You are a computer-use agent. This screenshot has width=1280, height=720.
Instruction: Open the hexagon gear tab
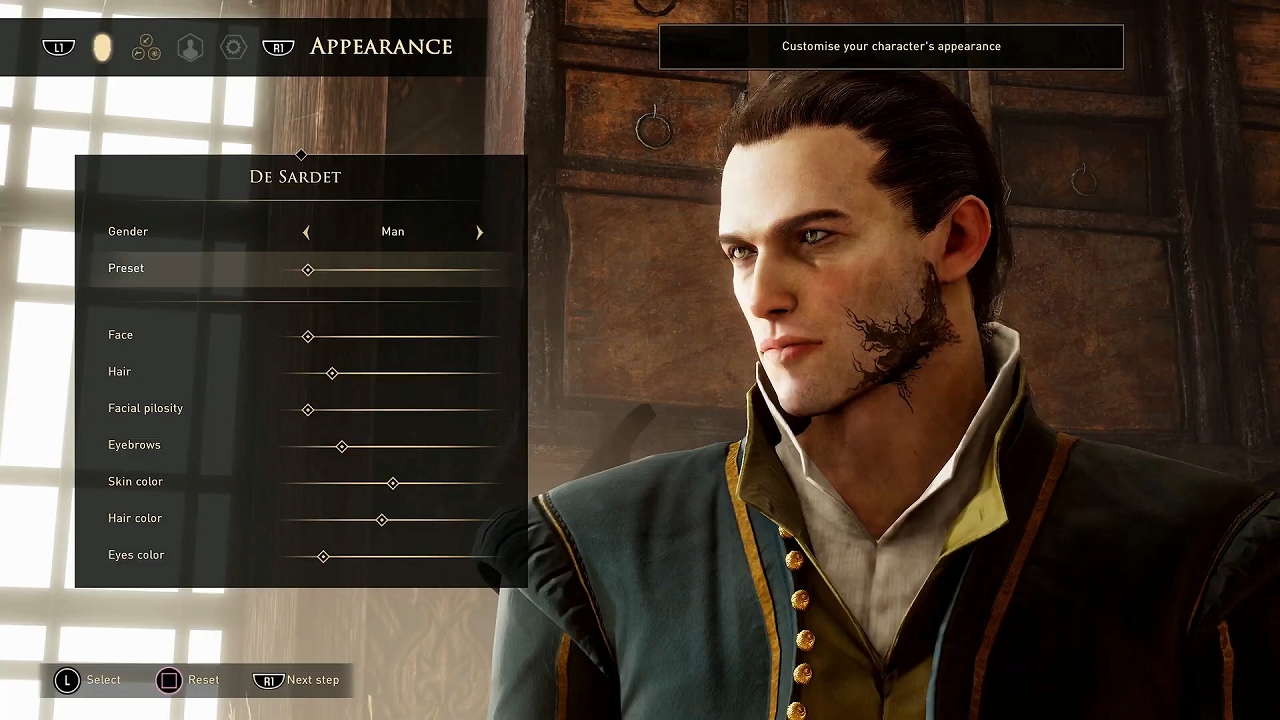pos(233,47)
